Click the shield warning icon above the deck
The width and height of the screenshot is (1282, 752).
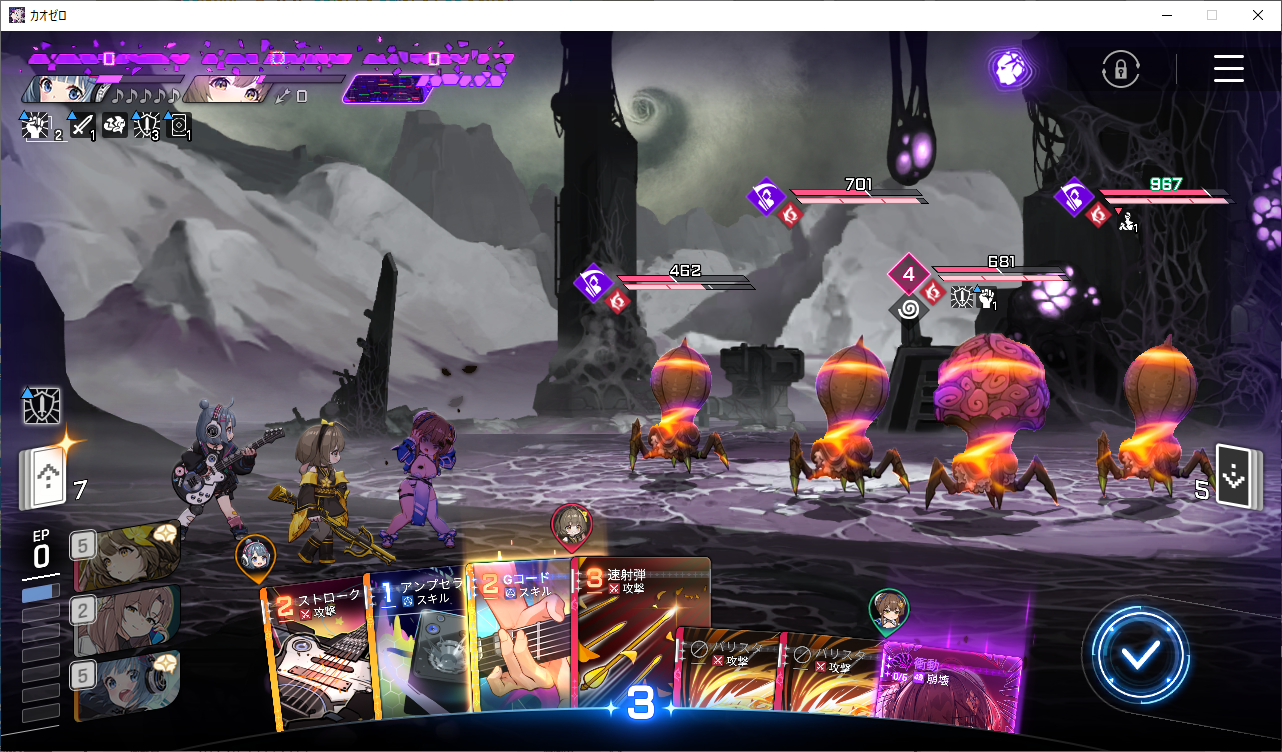click(x=42, y=406)
